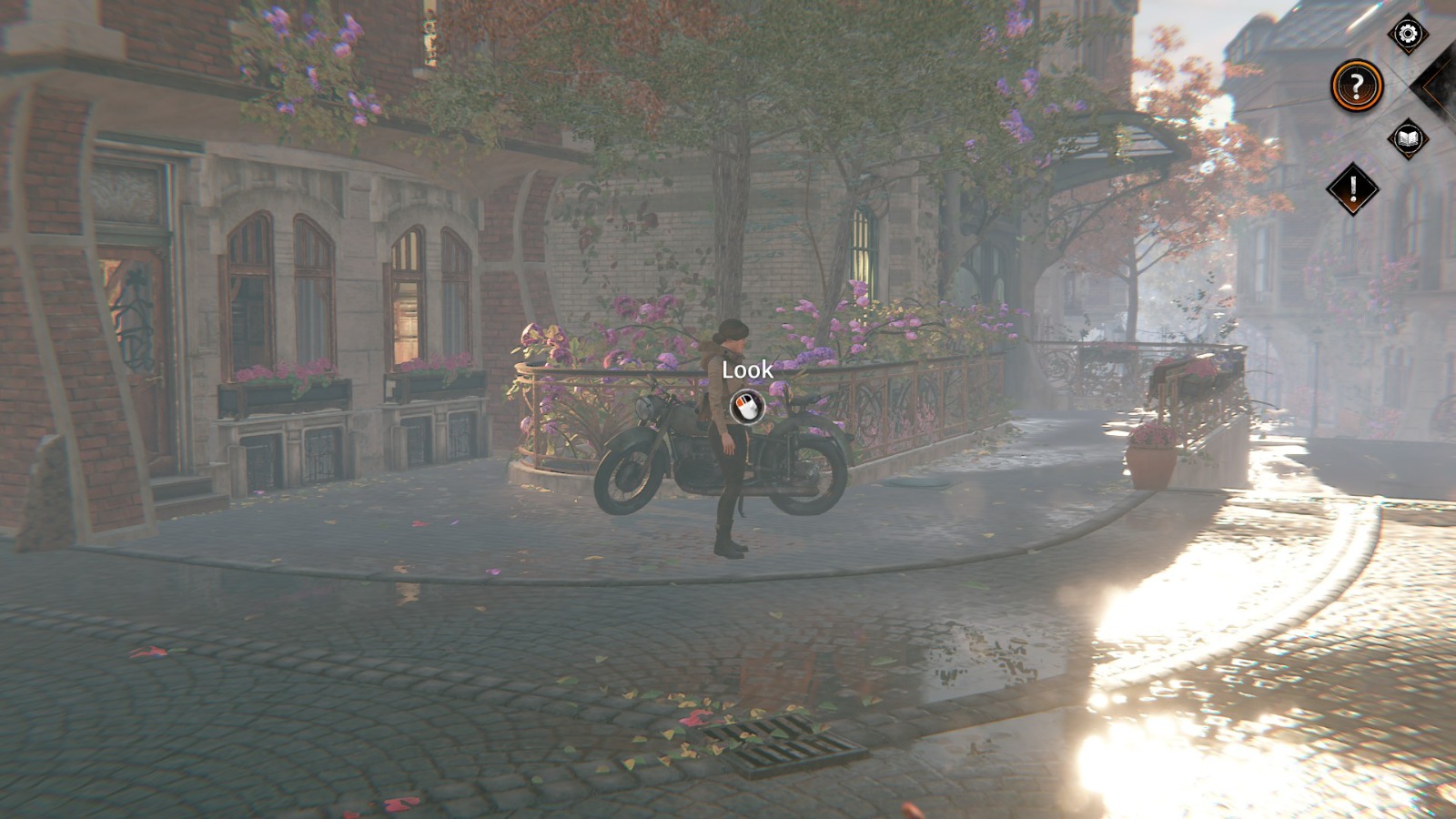The image size is (1456, 819).
Task: Click the left mouse button highlighted in orange
Action: [741, 401]
